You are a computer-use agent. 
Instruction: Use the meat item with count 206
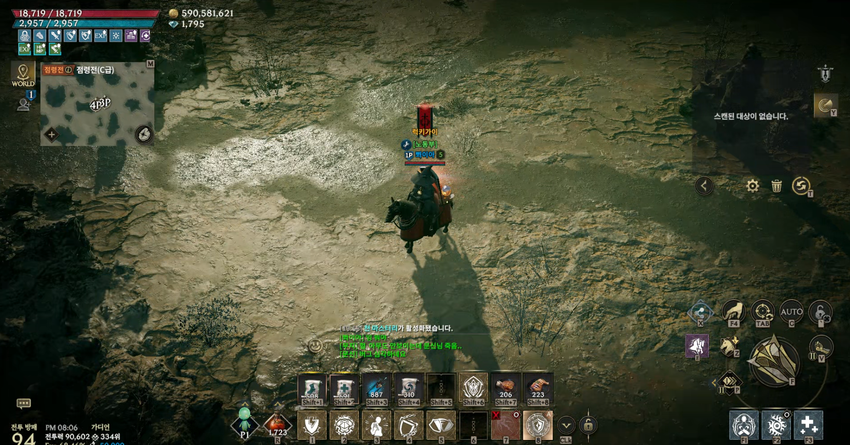[x=506, y=387]
